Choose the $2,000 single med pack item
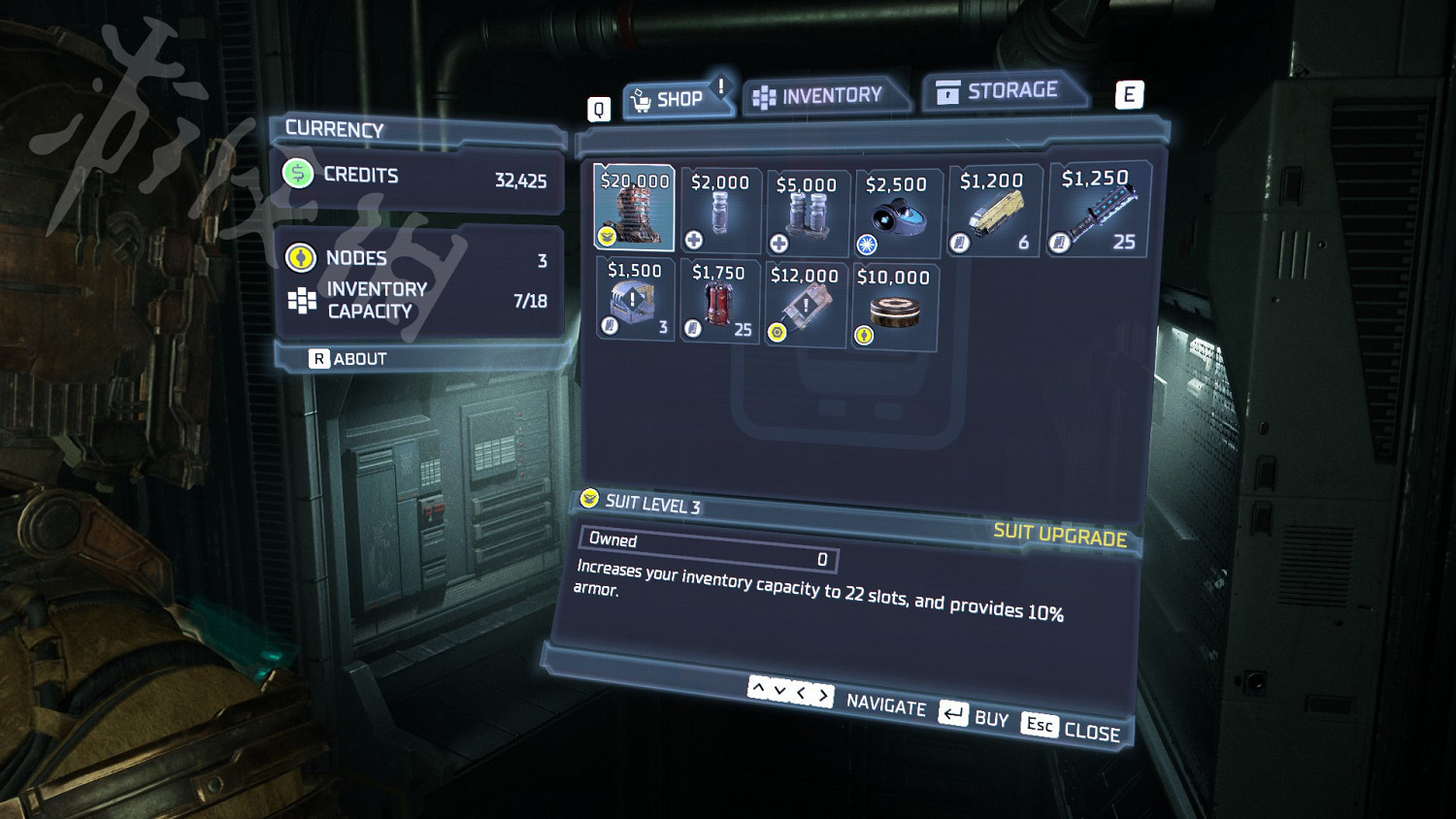 click(x=720, y=210)
